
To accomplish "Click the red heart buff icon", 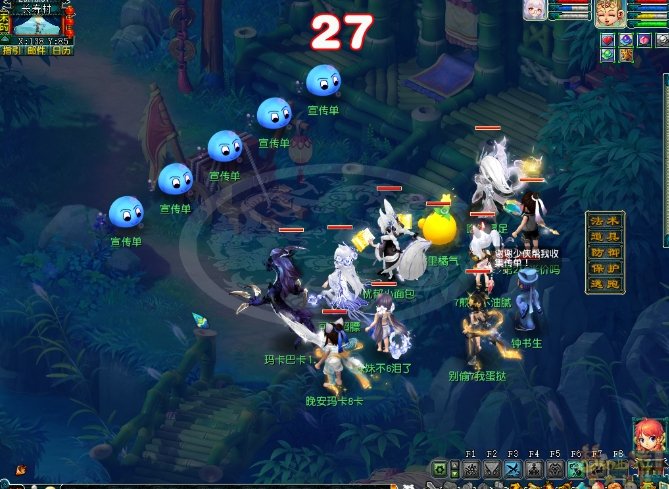I will pyautogui.click(x=607, y=40).
